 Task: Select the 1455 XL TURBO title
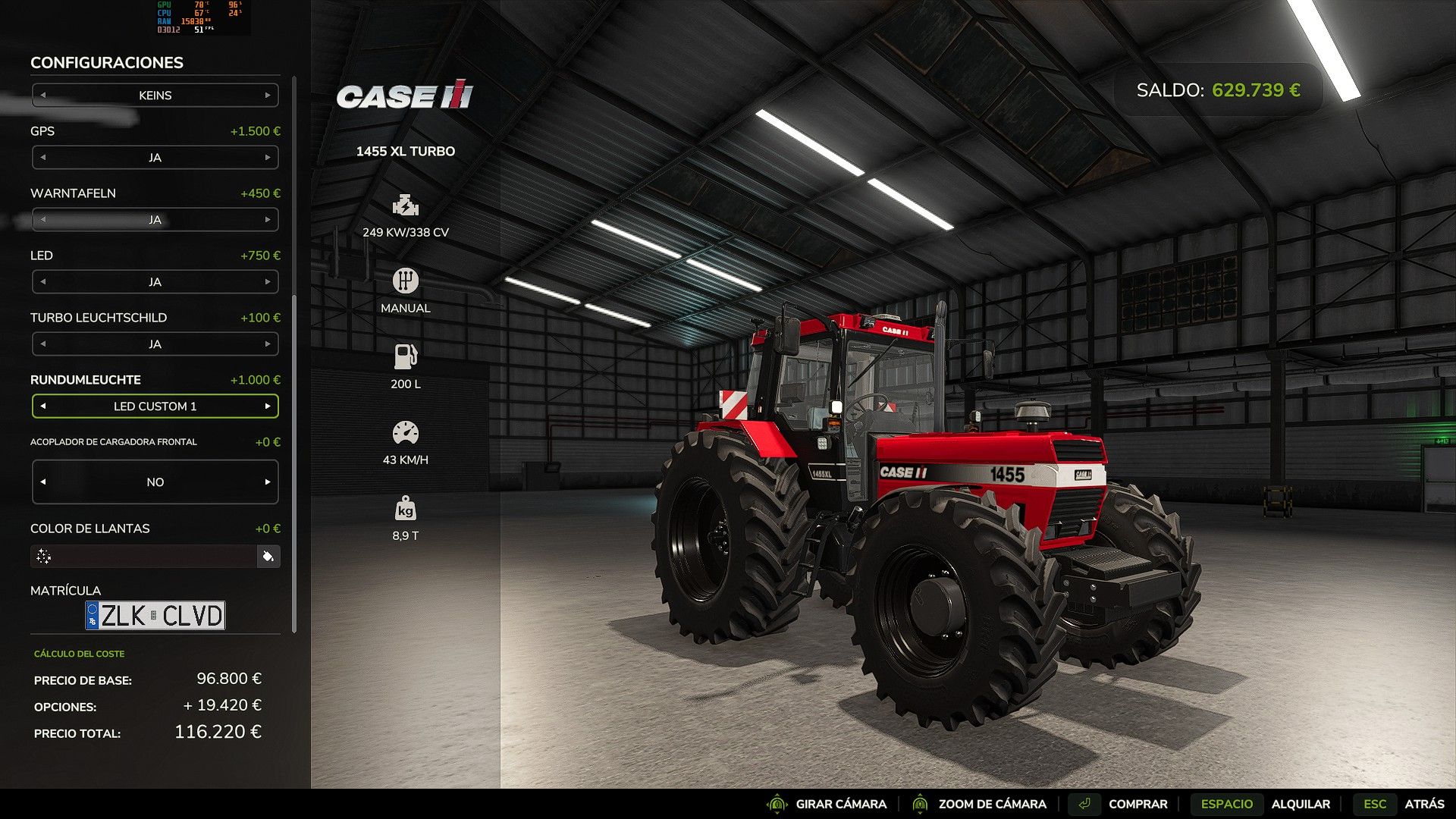(x=405, y=151)
